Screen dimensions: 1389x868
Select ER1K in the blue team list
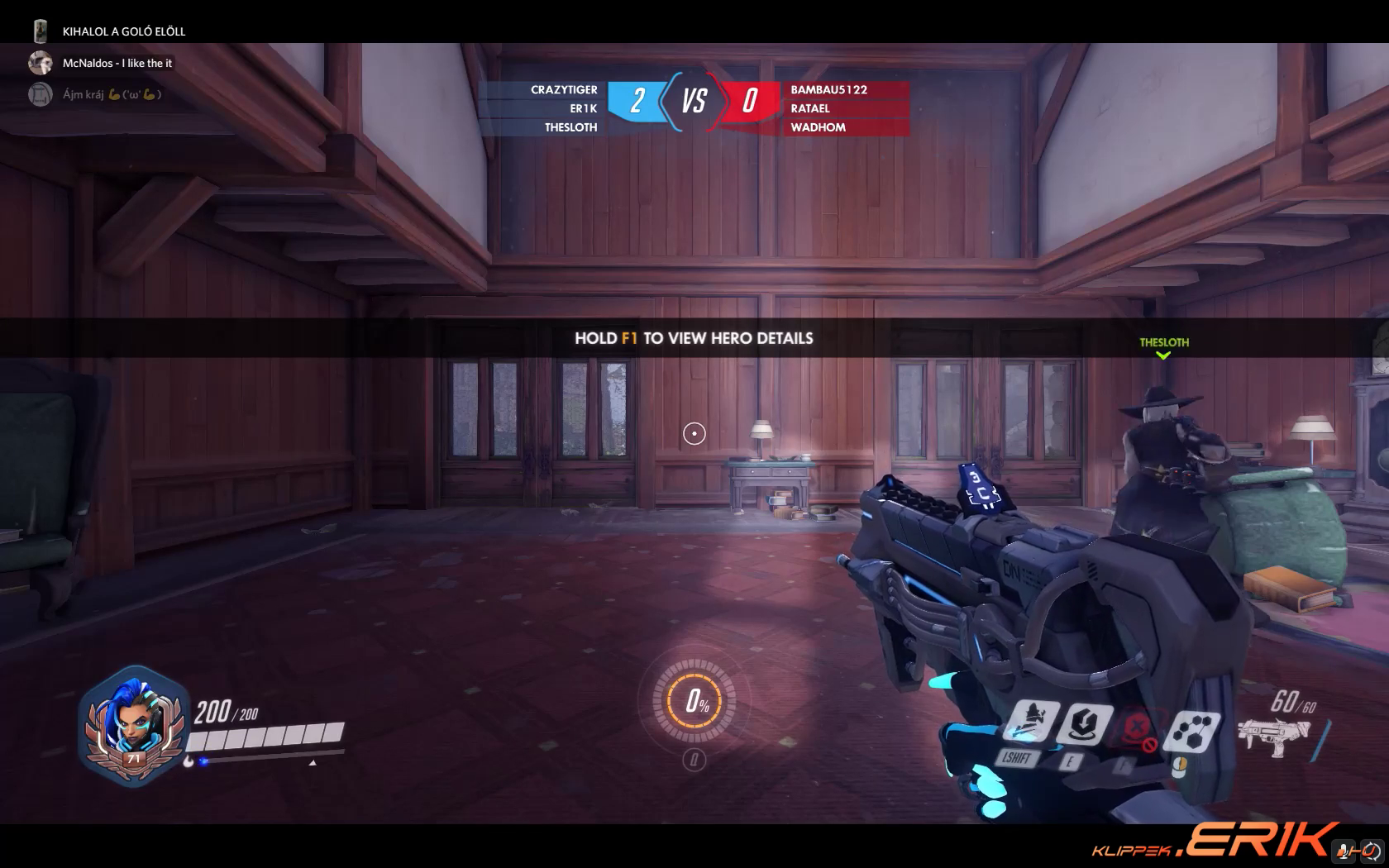583,108
